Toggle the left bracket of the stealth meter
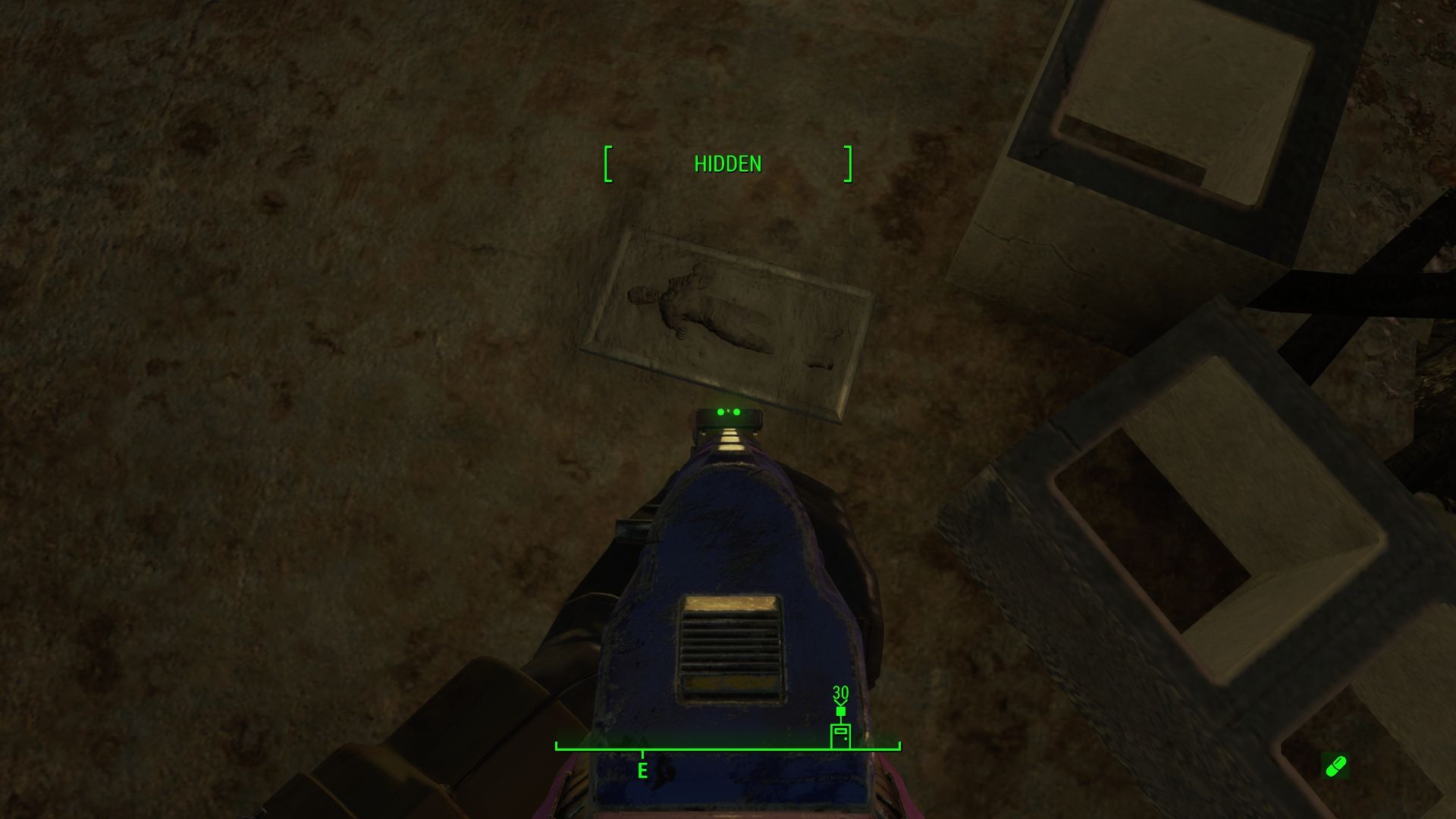The height and width of the screenshot is (819, 1456). (607, 163)
